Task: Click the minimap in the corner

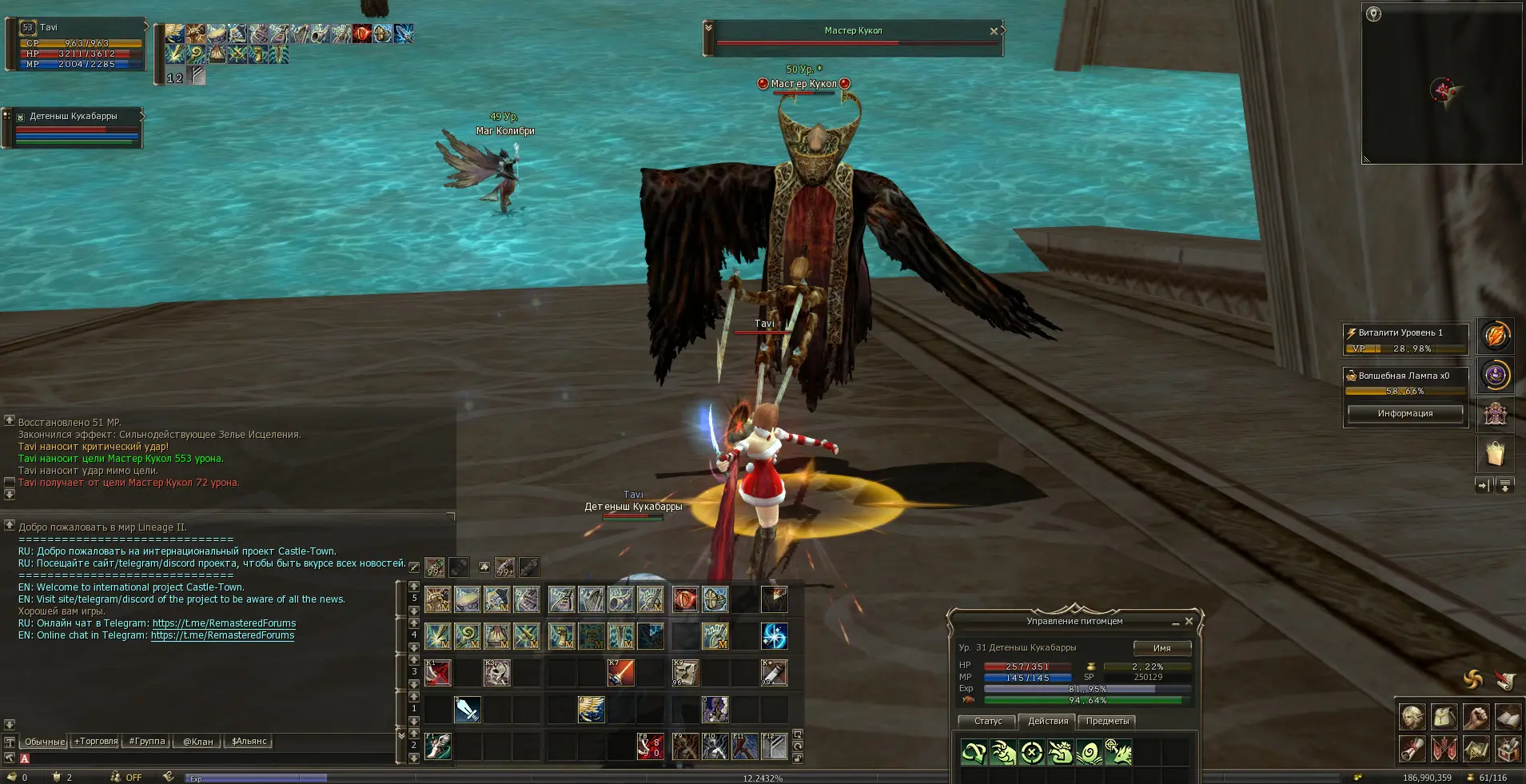Action: pyautogui.click(x=1441, y=82)
